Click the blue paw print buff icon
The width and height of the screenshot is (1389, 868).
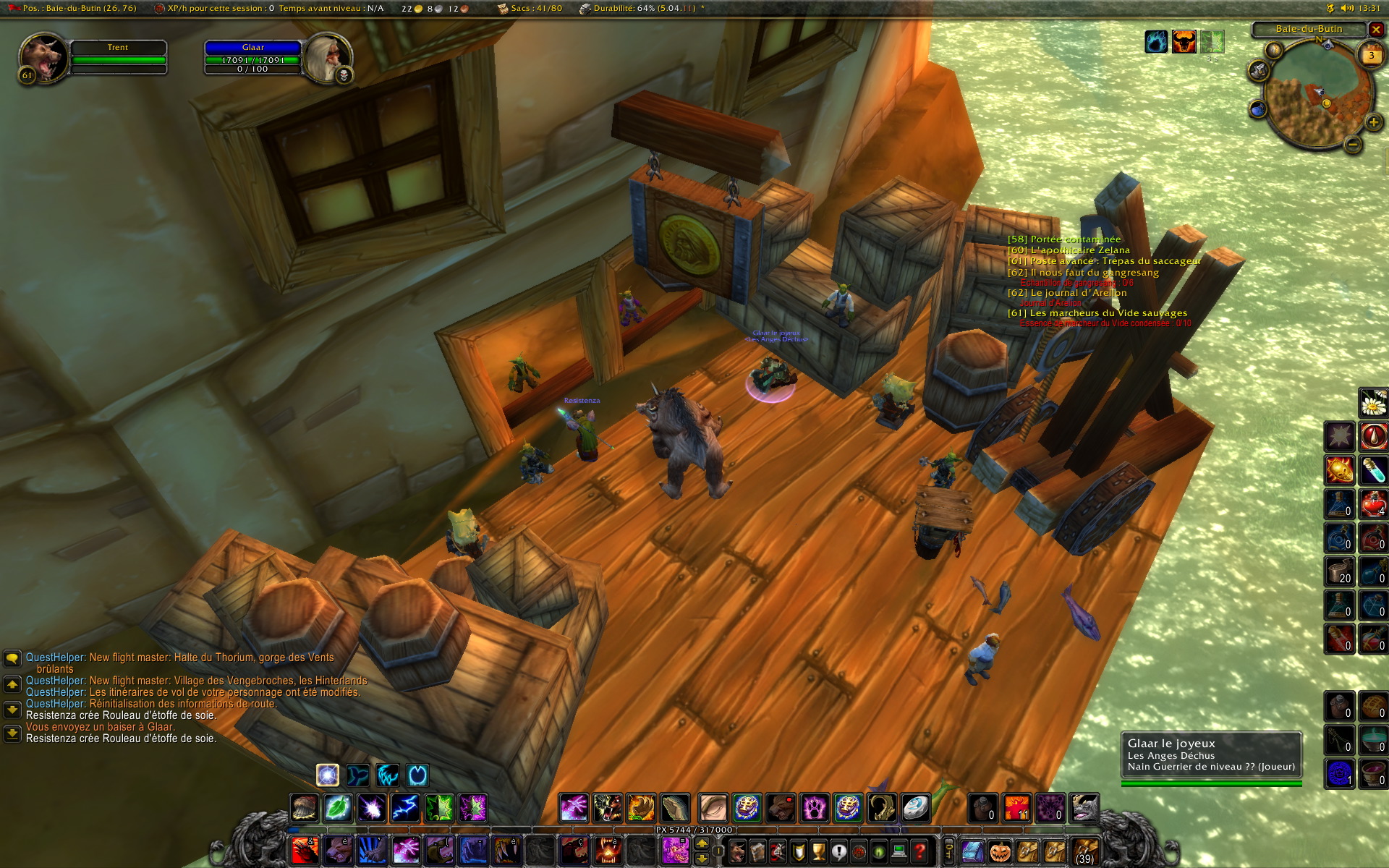[x=1156, y=42]
